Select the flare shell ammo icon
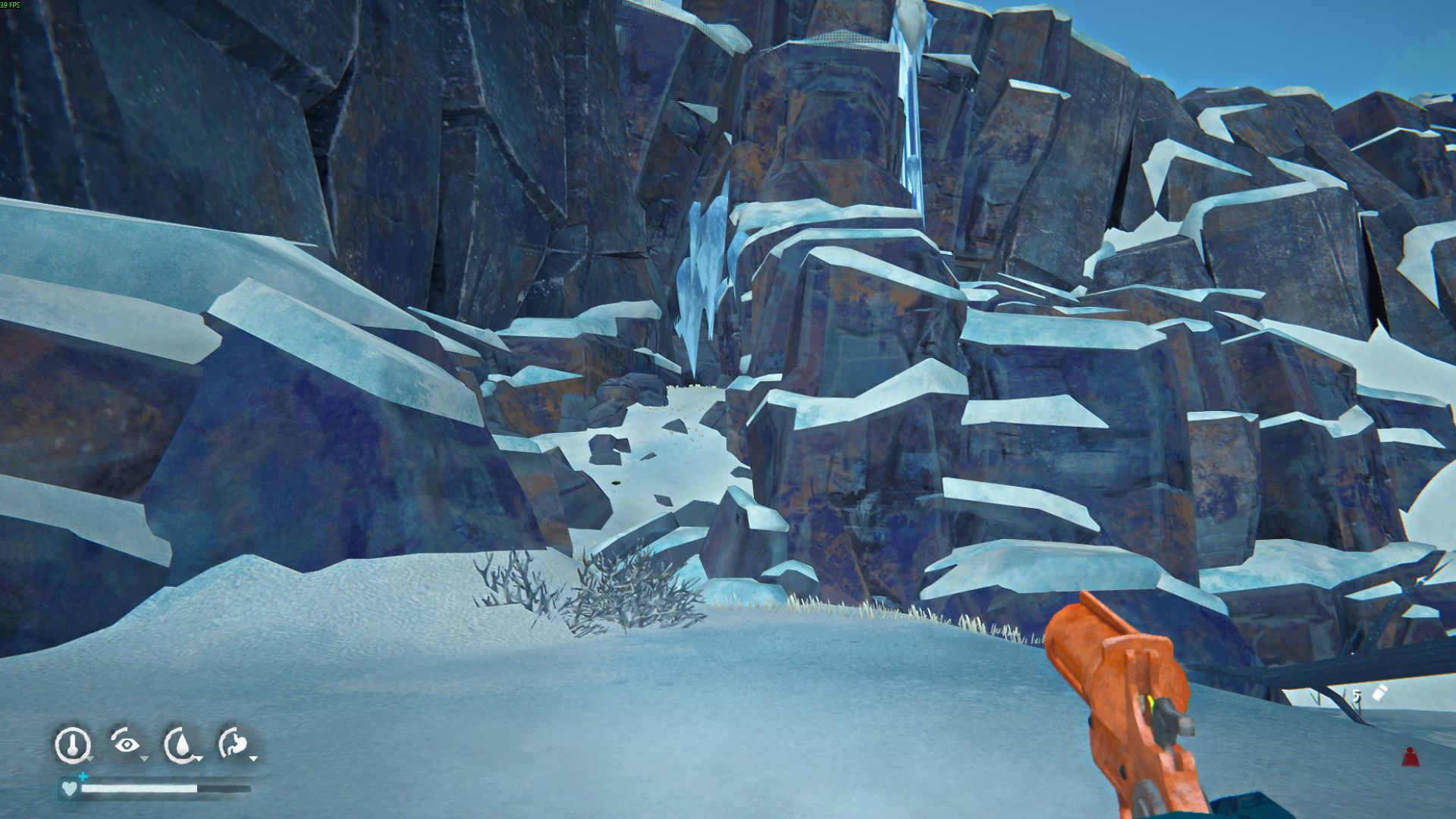Screen dimensions: 1456x819 (x=1379, y=693)
